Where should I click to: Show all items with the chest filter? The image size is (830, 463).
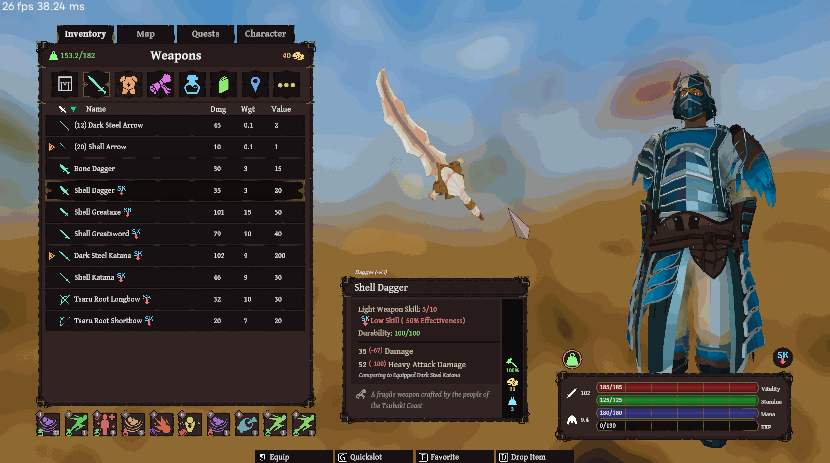pyautogui.click(x=66, y=85)
